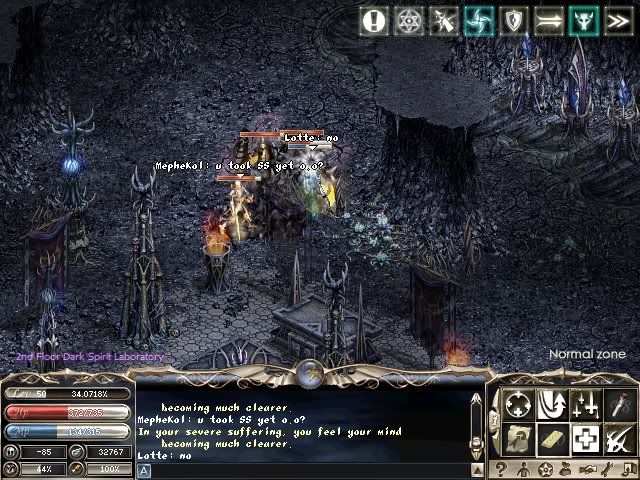Use the scroll with arrow hotbar slot
This screenshot has height=480, width=640.
(518, 438)
